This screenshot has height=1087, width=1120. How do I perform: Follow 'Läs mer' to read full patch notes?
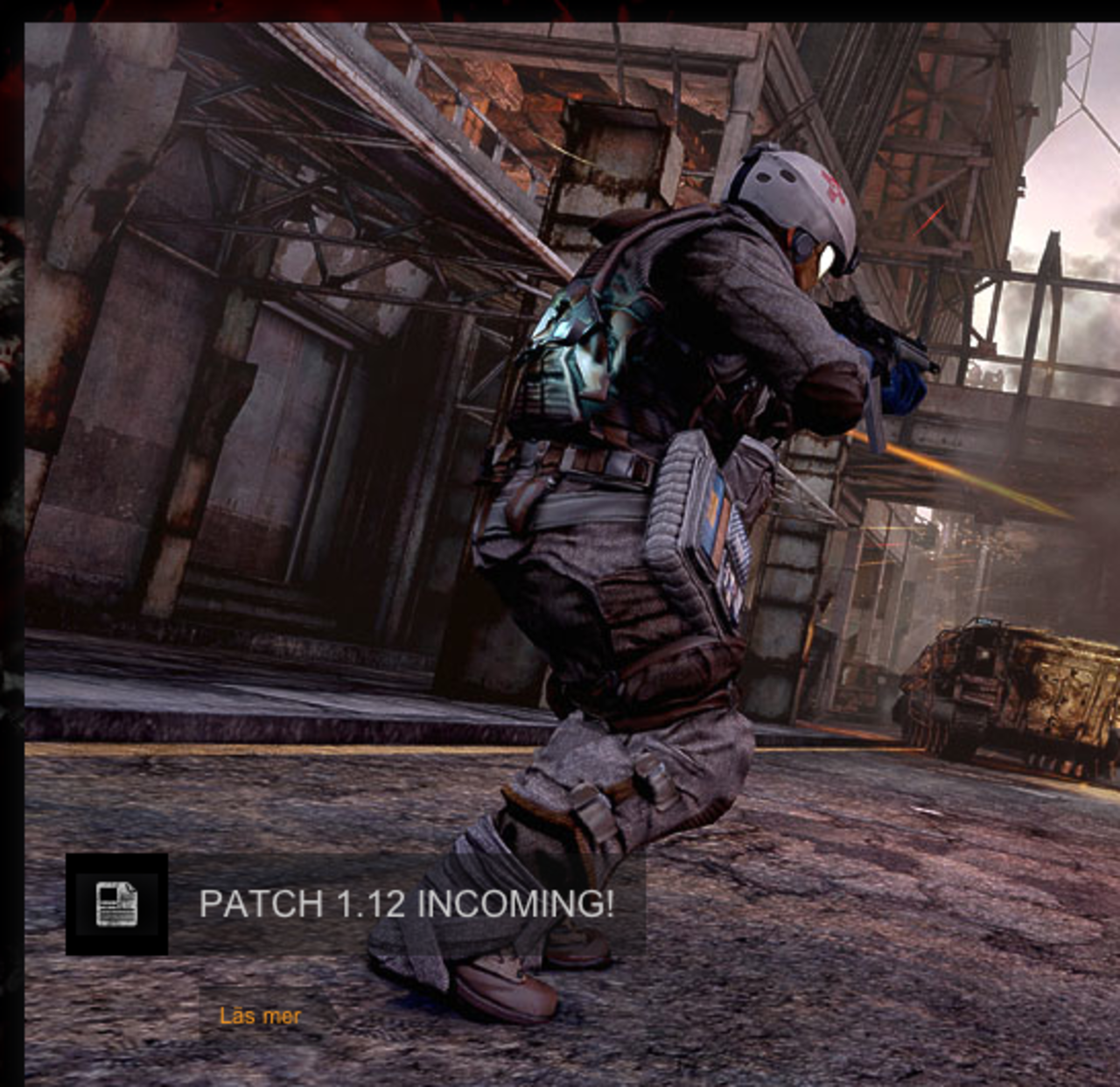coord(260,1016)
